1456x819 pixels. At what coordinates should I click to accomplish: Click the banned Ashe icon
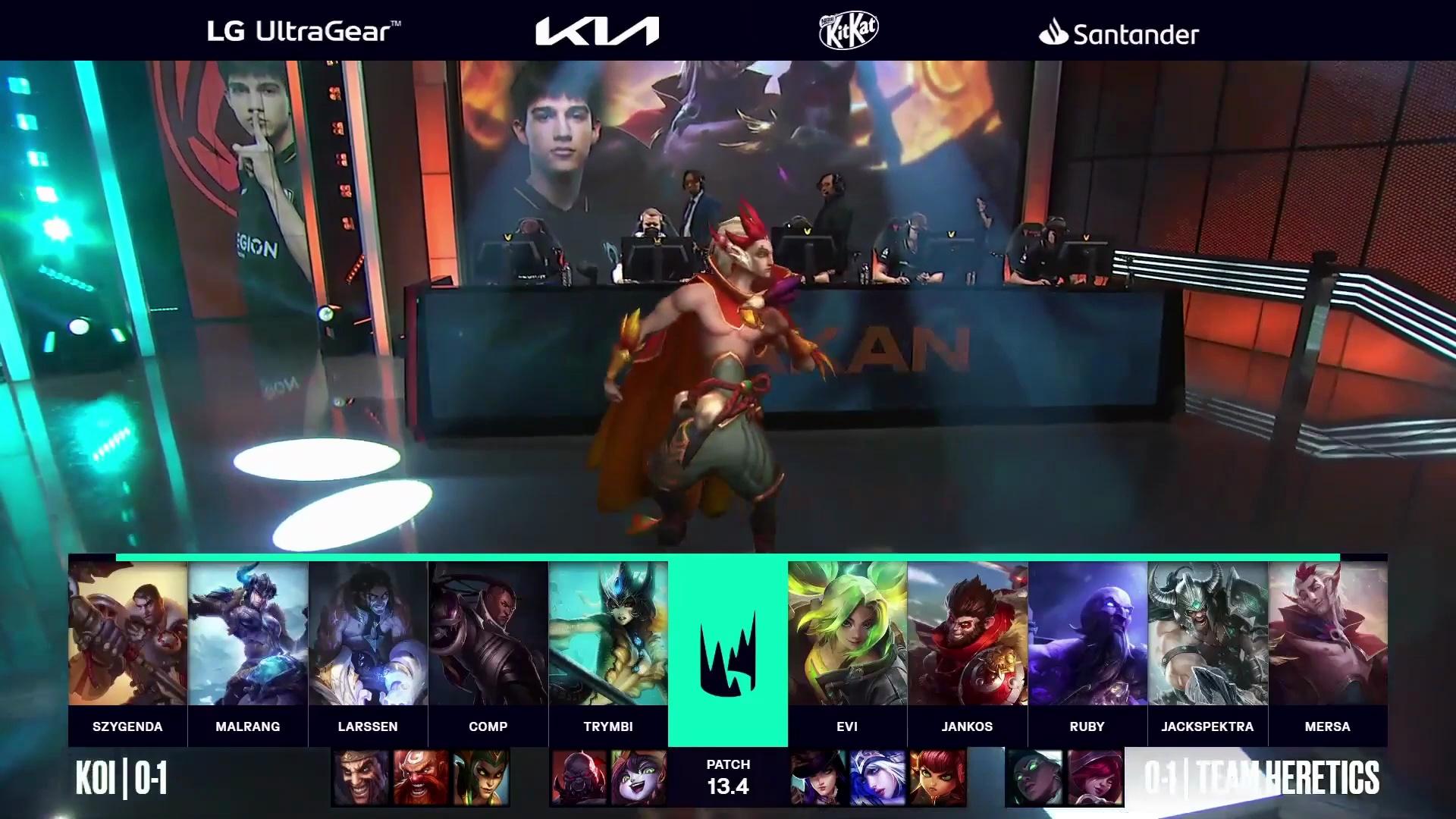877,777
